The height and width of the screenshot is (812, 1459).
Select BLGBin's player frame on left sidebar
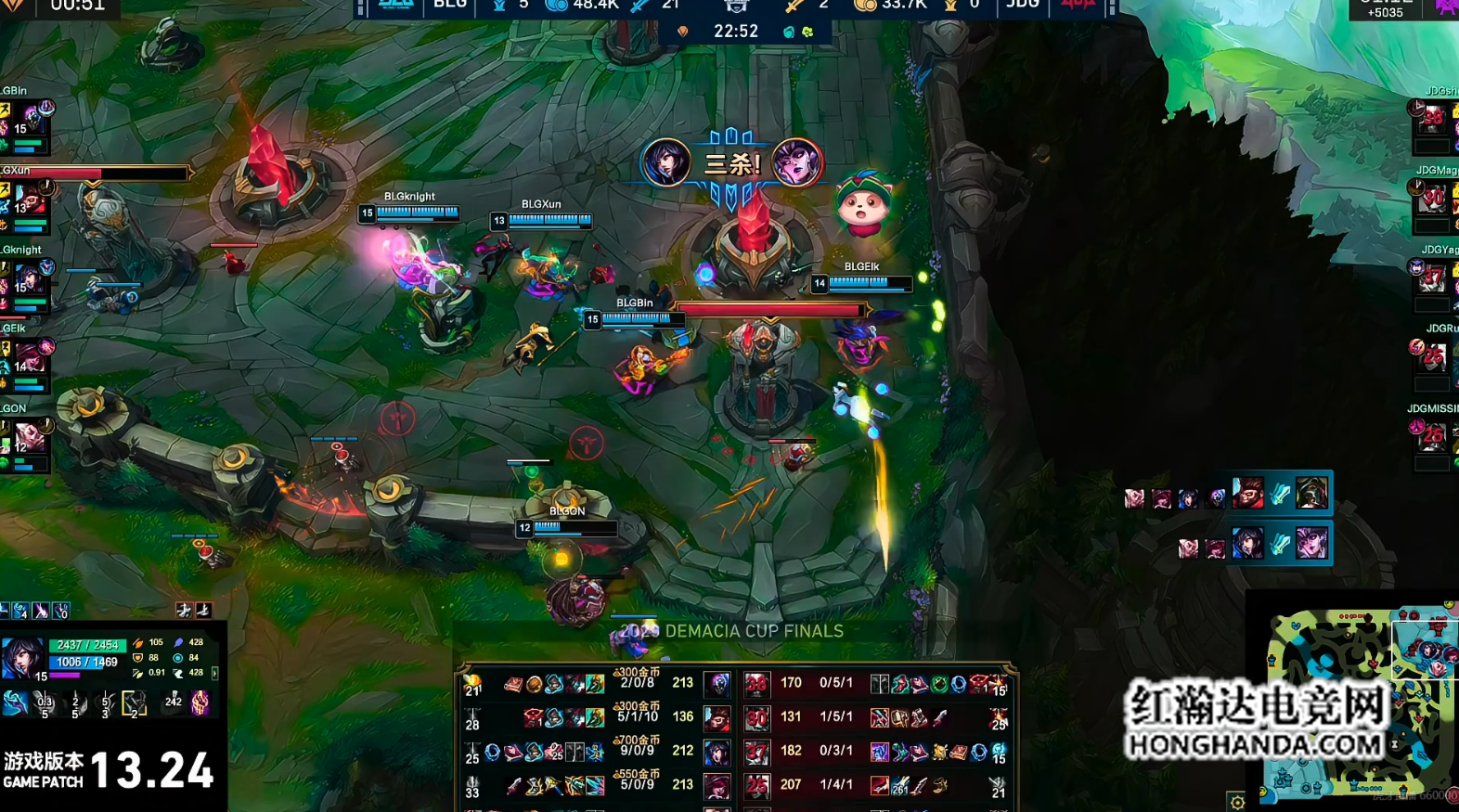pos(26,121)
